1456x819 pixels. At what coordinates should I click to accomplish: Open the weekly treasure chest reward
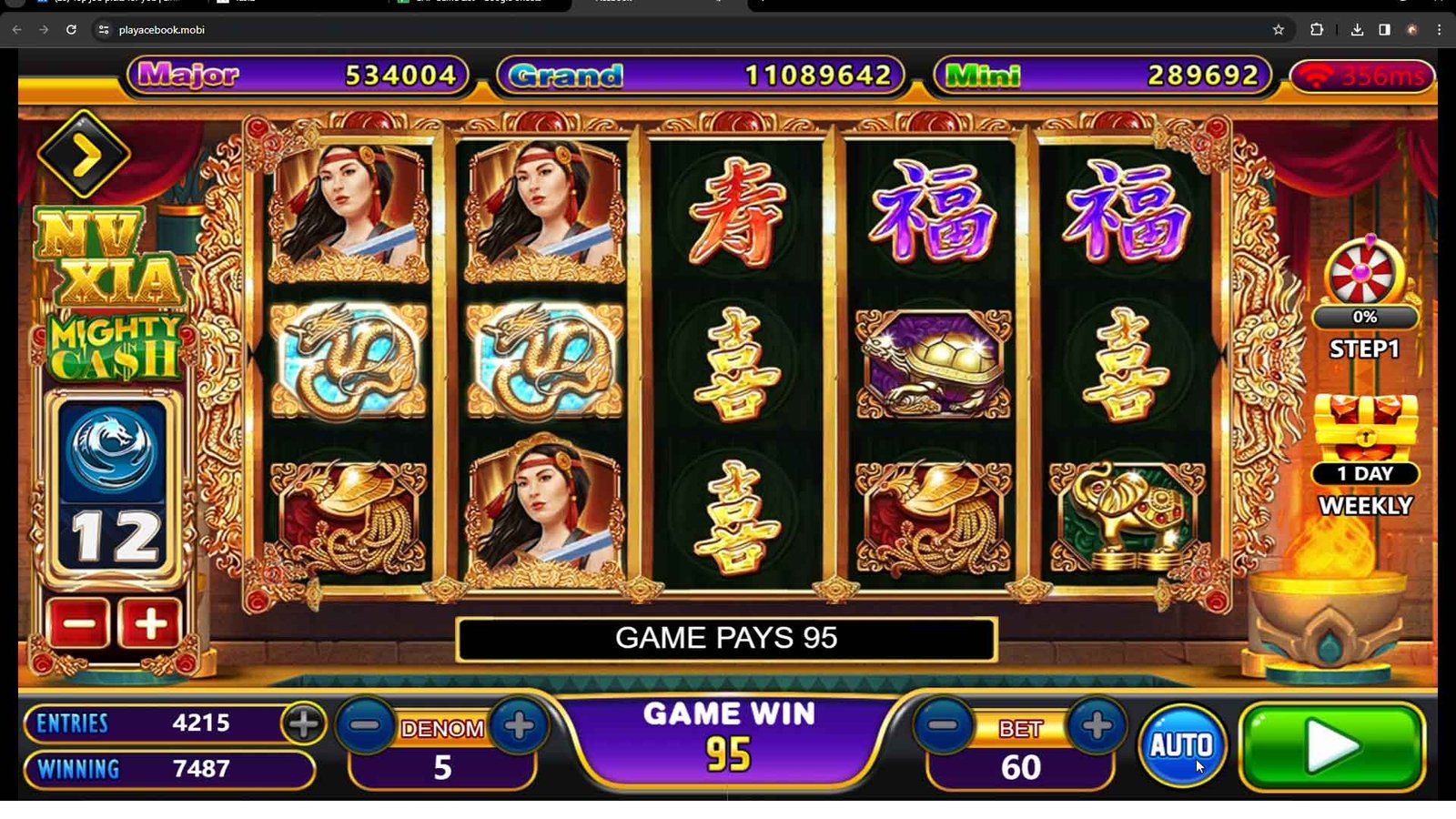1365,426
